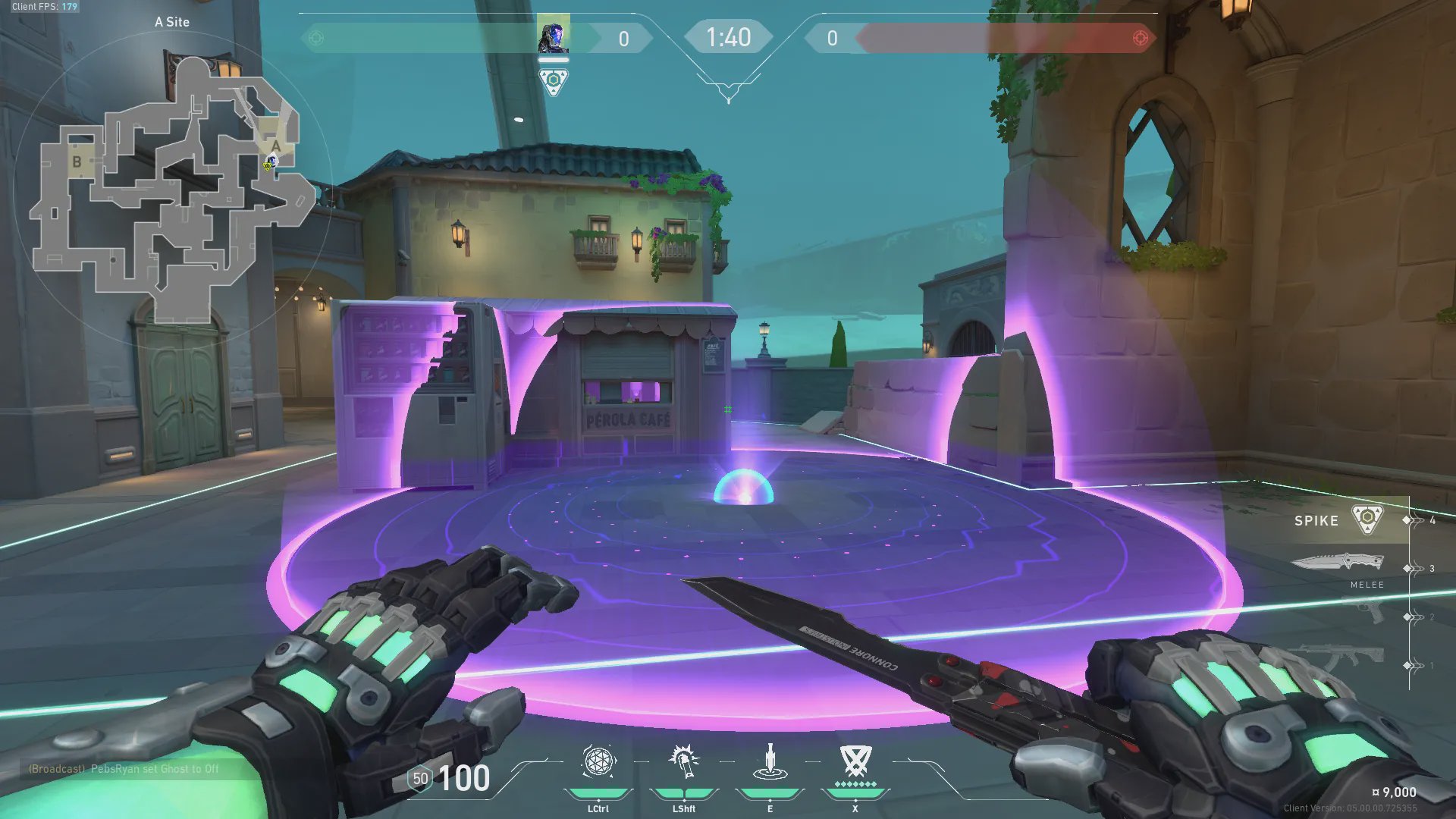Viewport: 1456px width, 819px height.
Task: Select the B site marker on minimap
Action: tap(77, 162)
